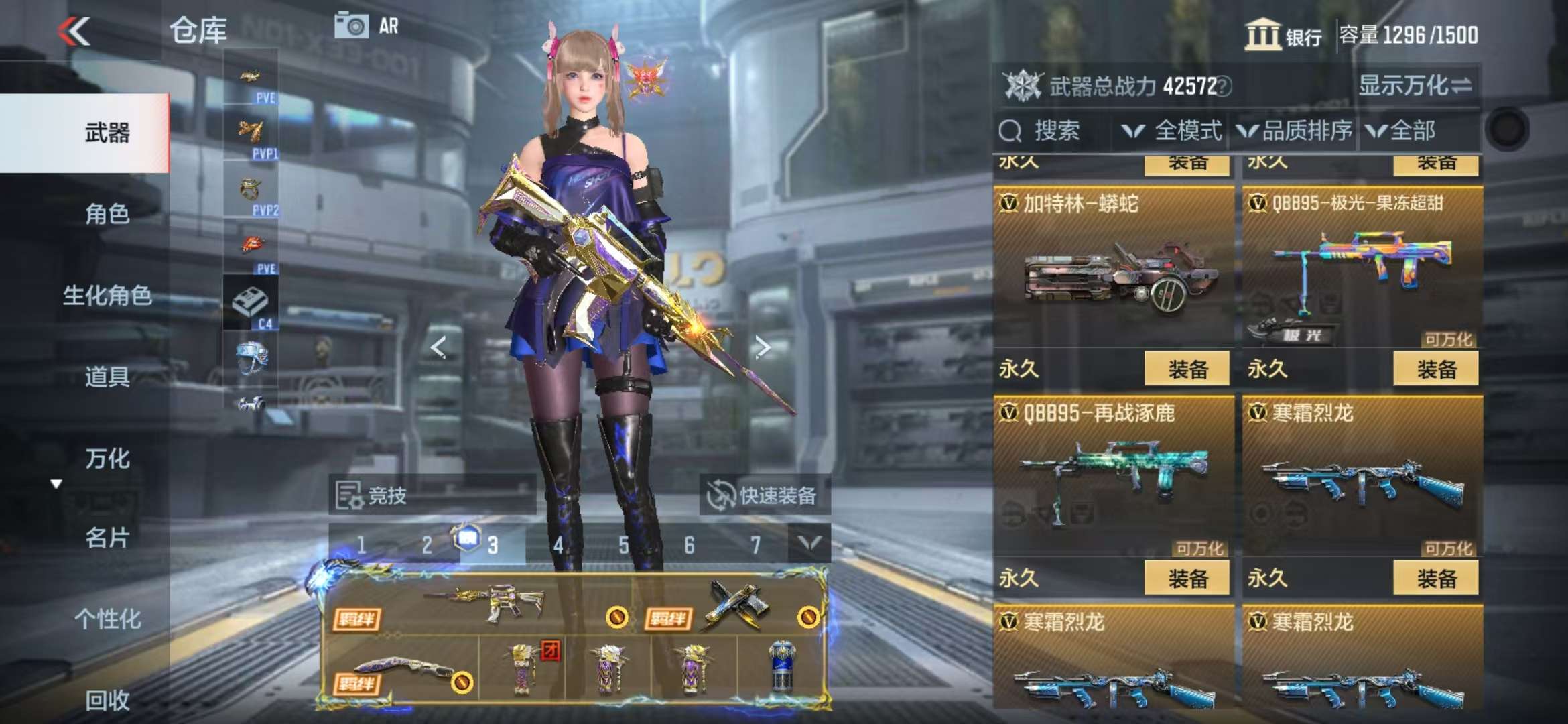Select the 万化 category
1568x724 pixels.
point(107,459)
